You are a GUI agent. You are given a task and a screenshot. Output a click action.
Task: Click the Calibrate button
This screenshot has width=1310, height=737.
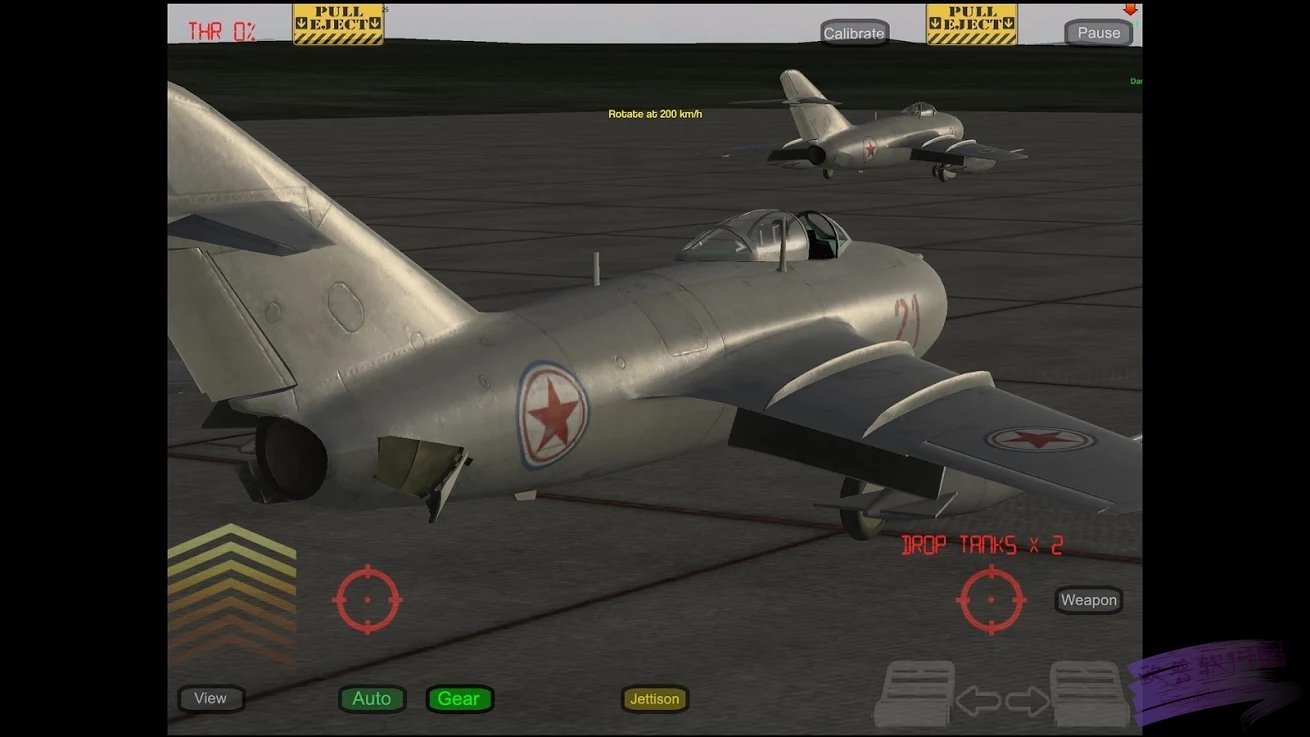[x=854, y=33]
